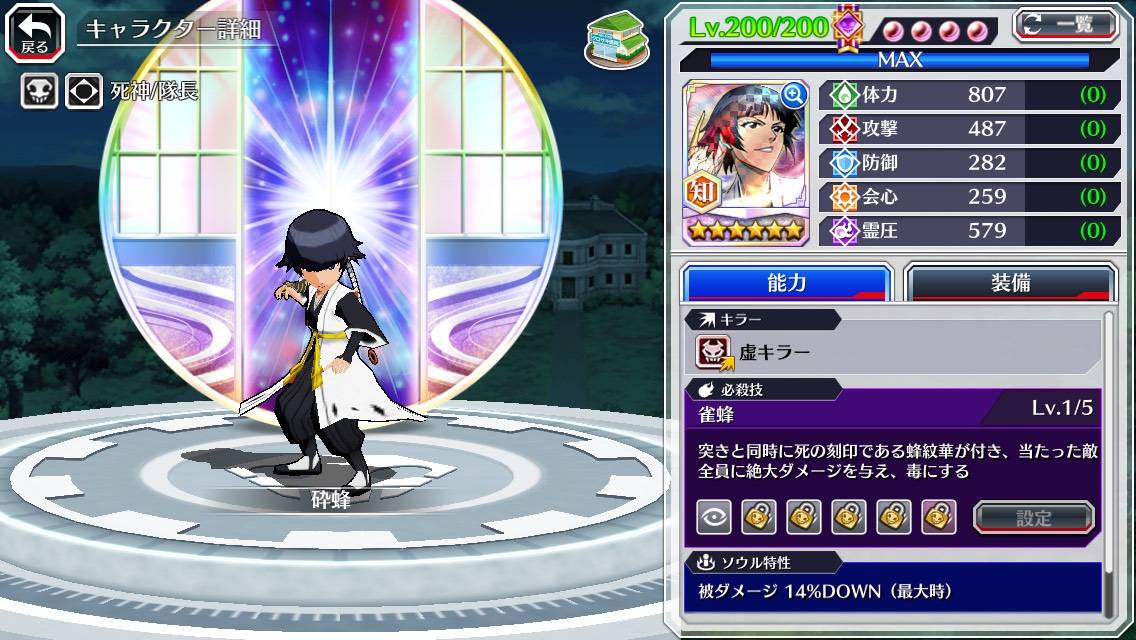1136x640 pixels.
Task: Switch to the 装備 tab
Action: click(x=1010, y=283)
